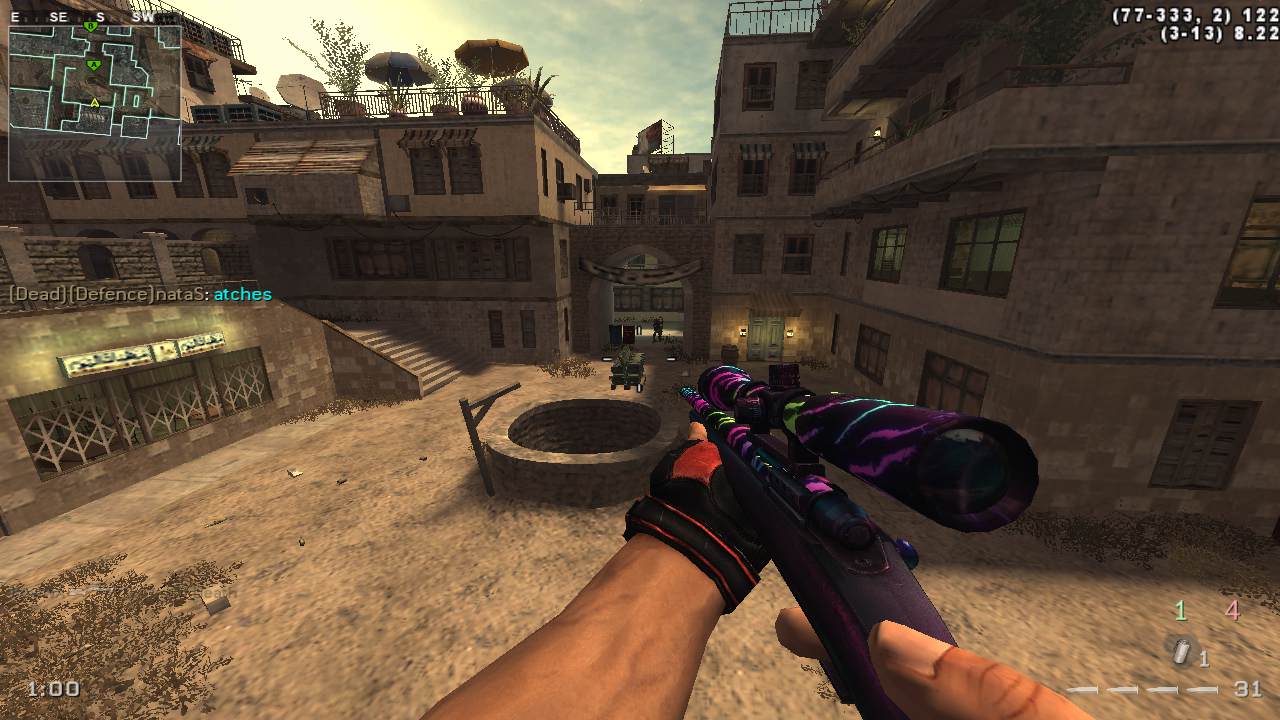The height and width of the screenshot is (720, 1280).
Task: Select the compass heading strip above the minimap
Action: [x=92, y=17]
